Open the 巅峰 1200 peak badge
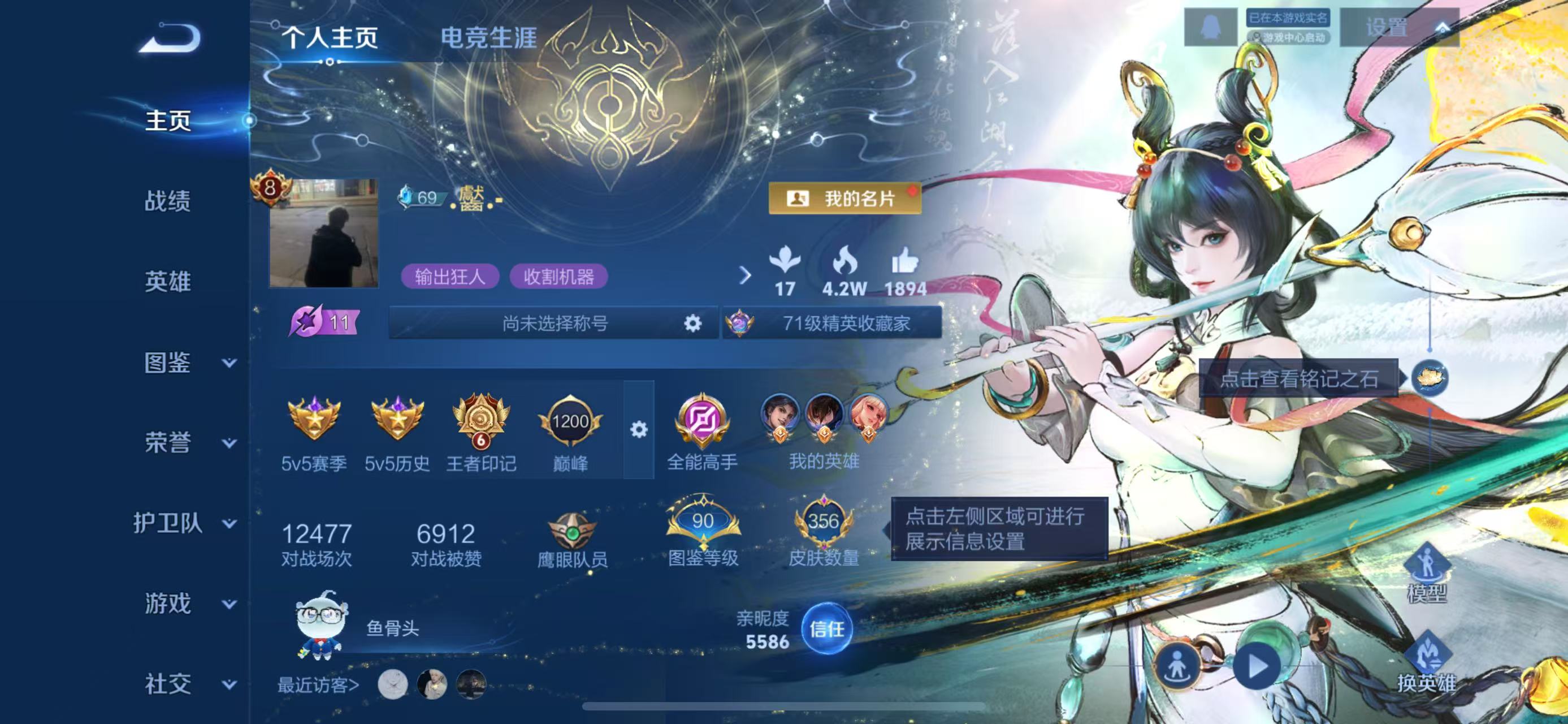 [x=570, y=420]
